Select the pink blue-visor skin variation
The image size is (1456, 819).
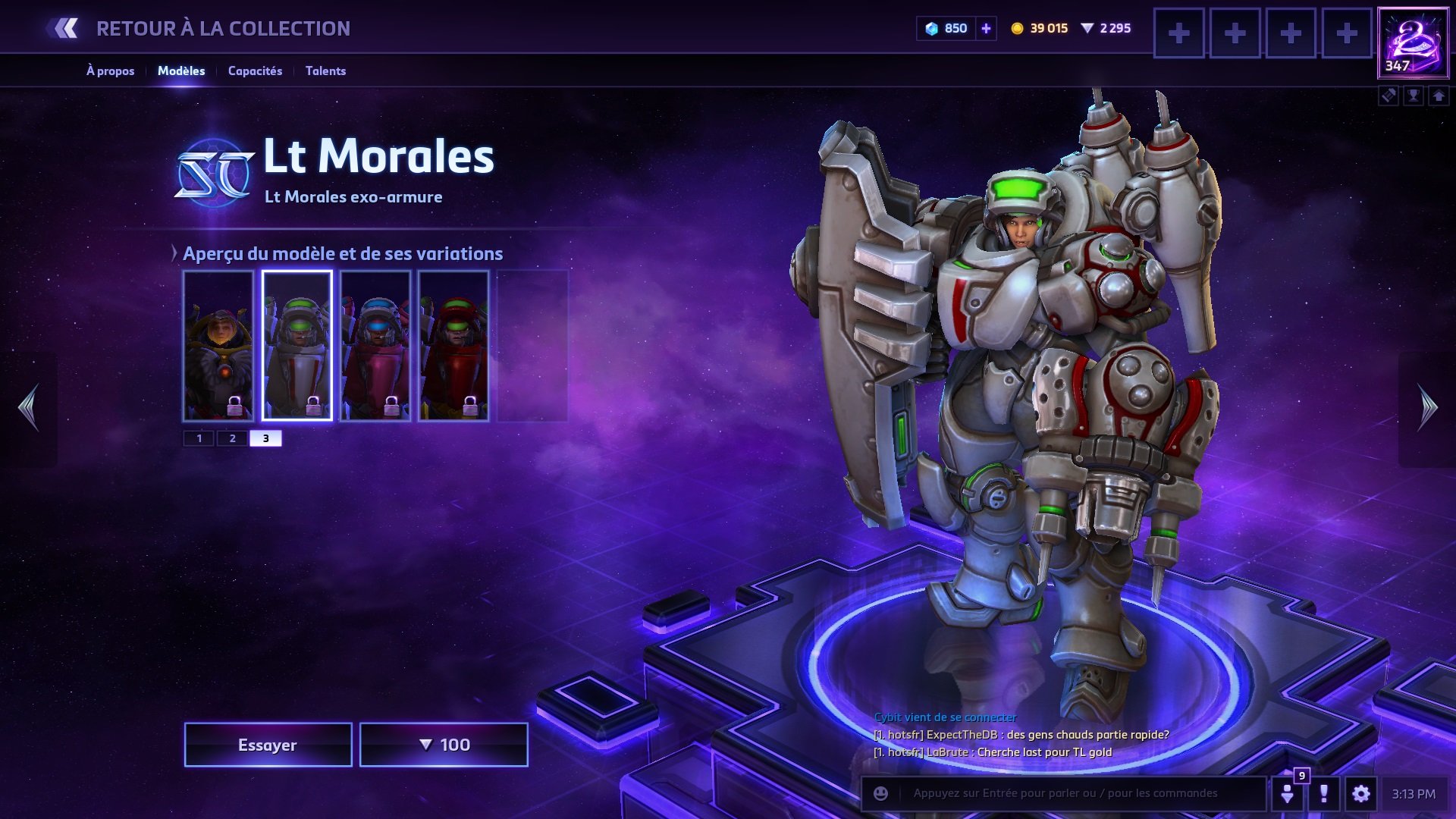[375, 345]
